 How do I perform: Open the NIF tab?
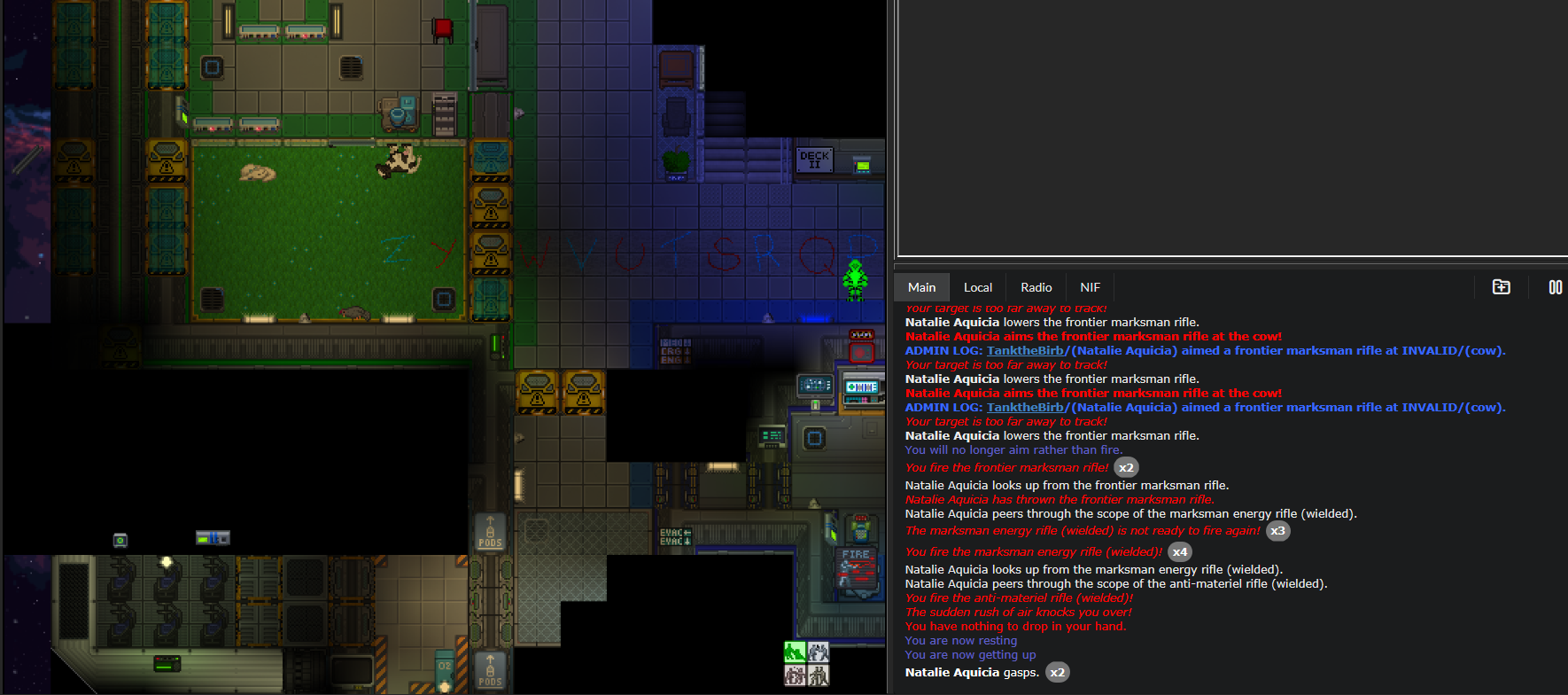coord(1090,286)
